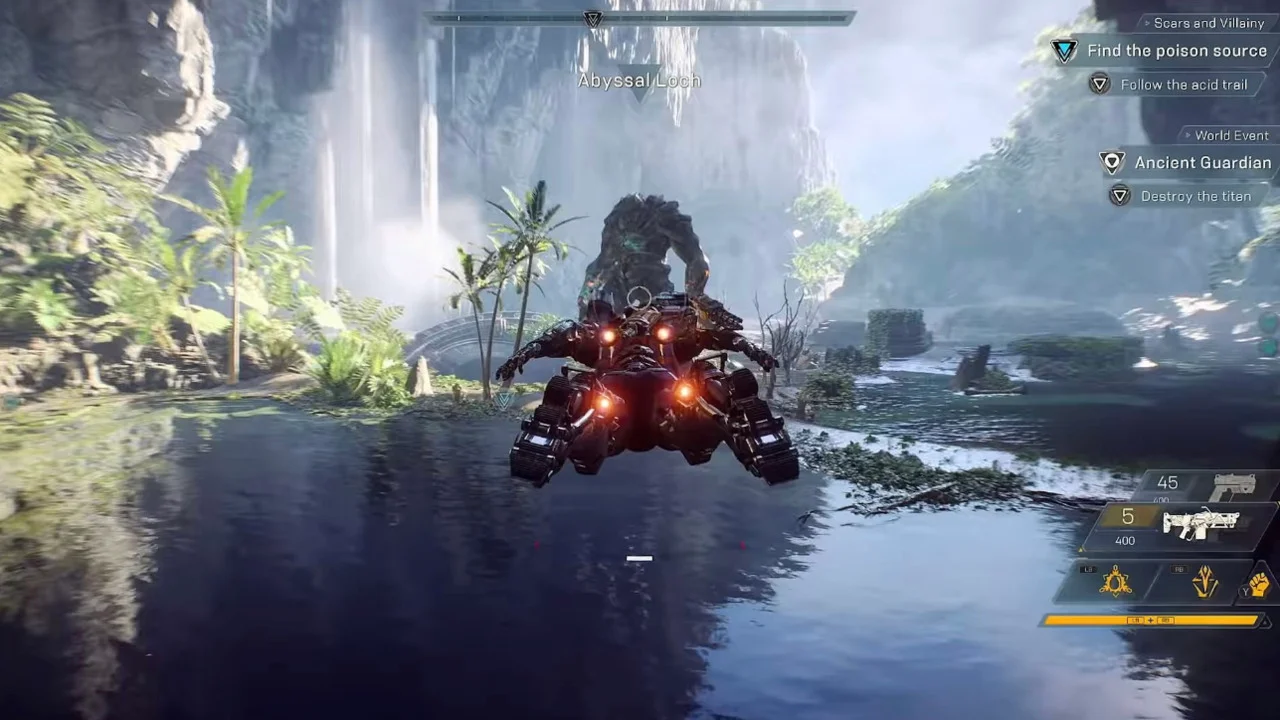This screenshot has width=1280, height=720.
Task: Click the blue marker beside Find the poison source
Action: pyautogui.click(x=1064, y=51)
